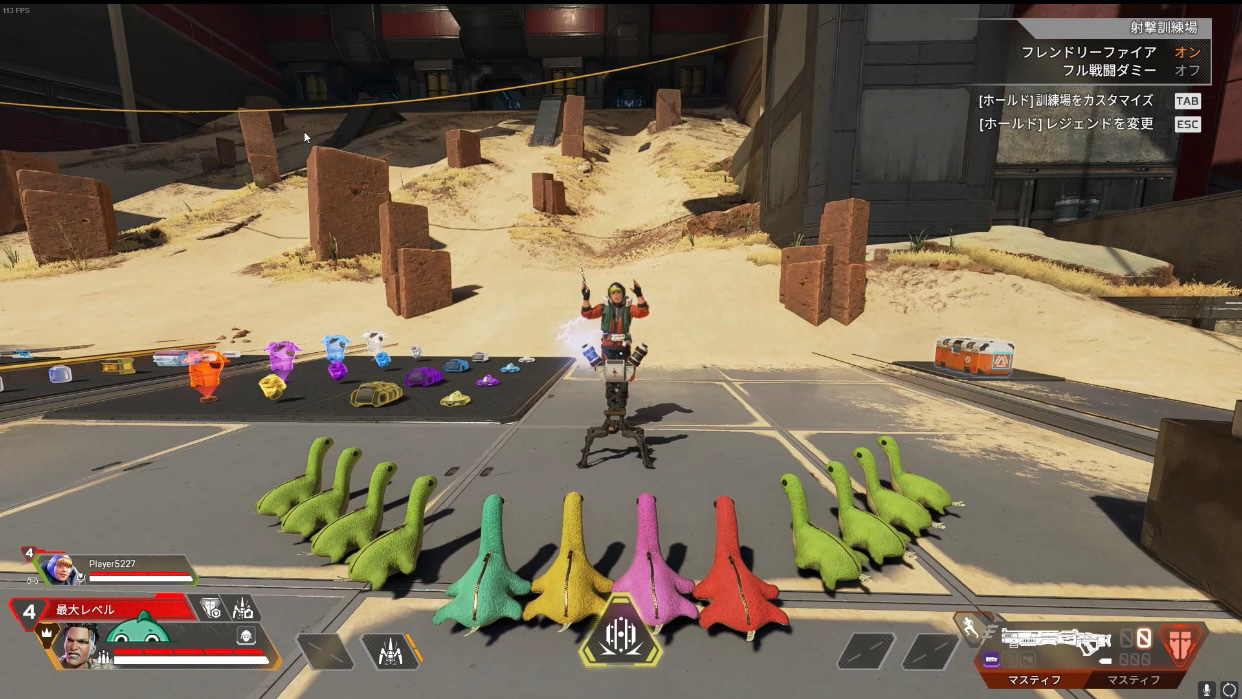
Task: Use the tactical ability turret icon
Action: 387,652
